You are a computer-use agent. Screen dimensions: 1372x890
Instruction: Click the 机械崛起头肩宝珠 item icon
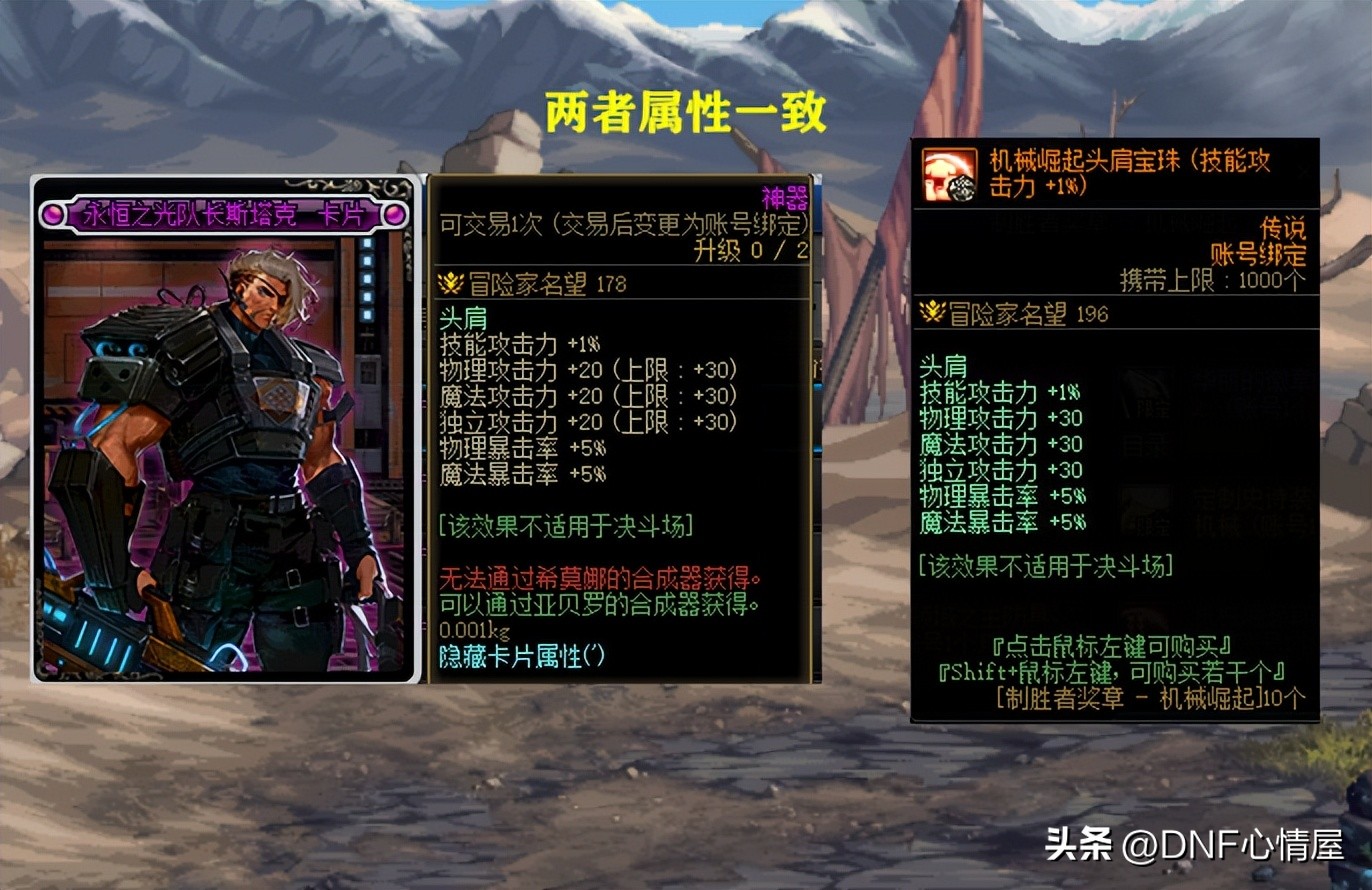coord(946,178)
